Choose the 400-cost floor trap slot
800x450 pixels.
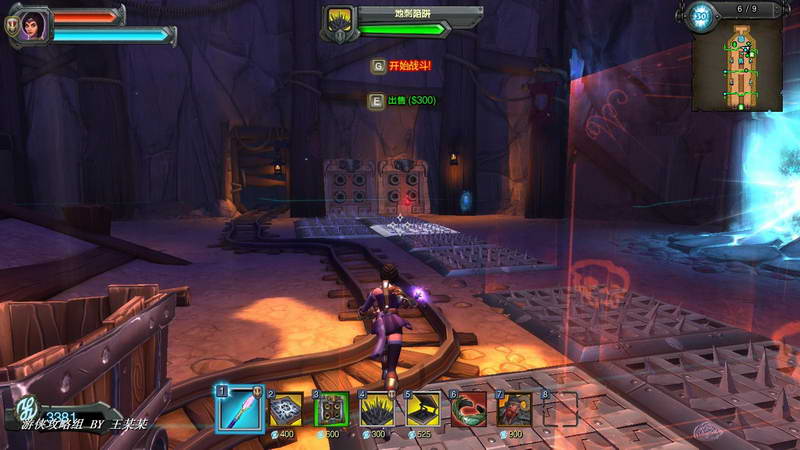[285, 410]
